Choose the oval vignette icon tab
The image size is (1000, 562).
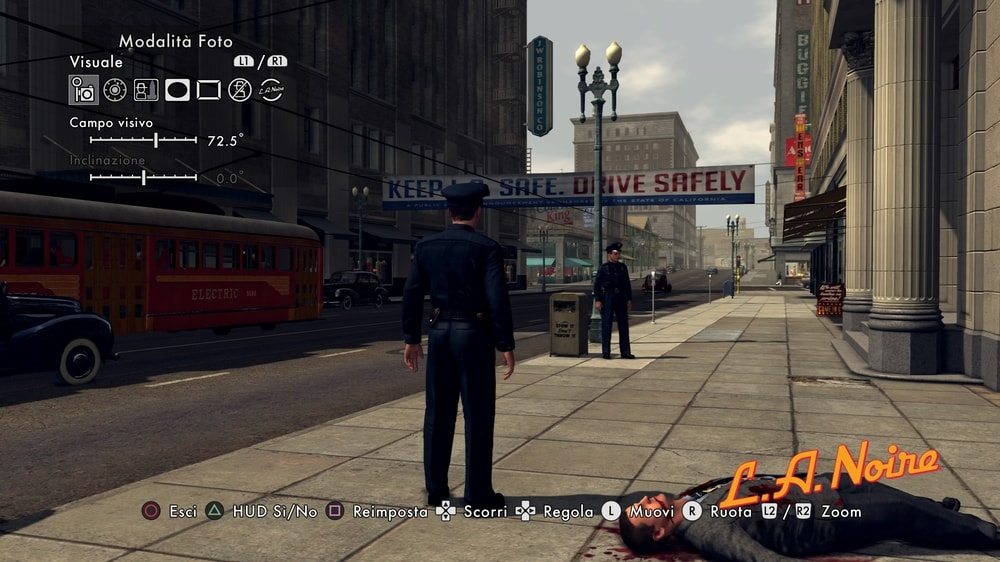[x=177, y=90]
